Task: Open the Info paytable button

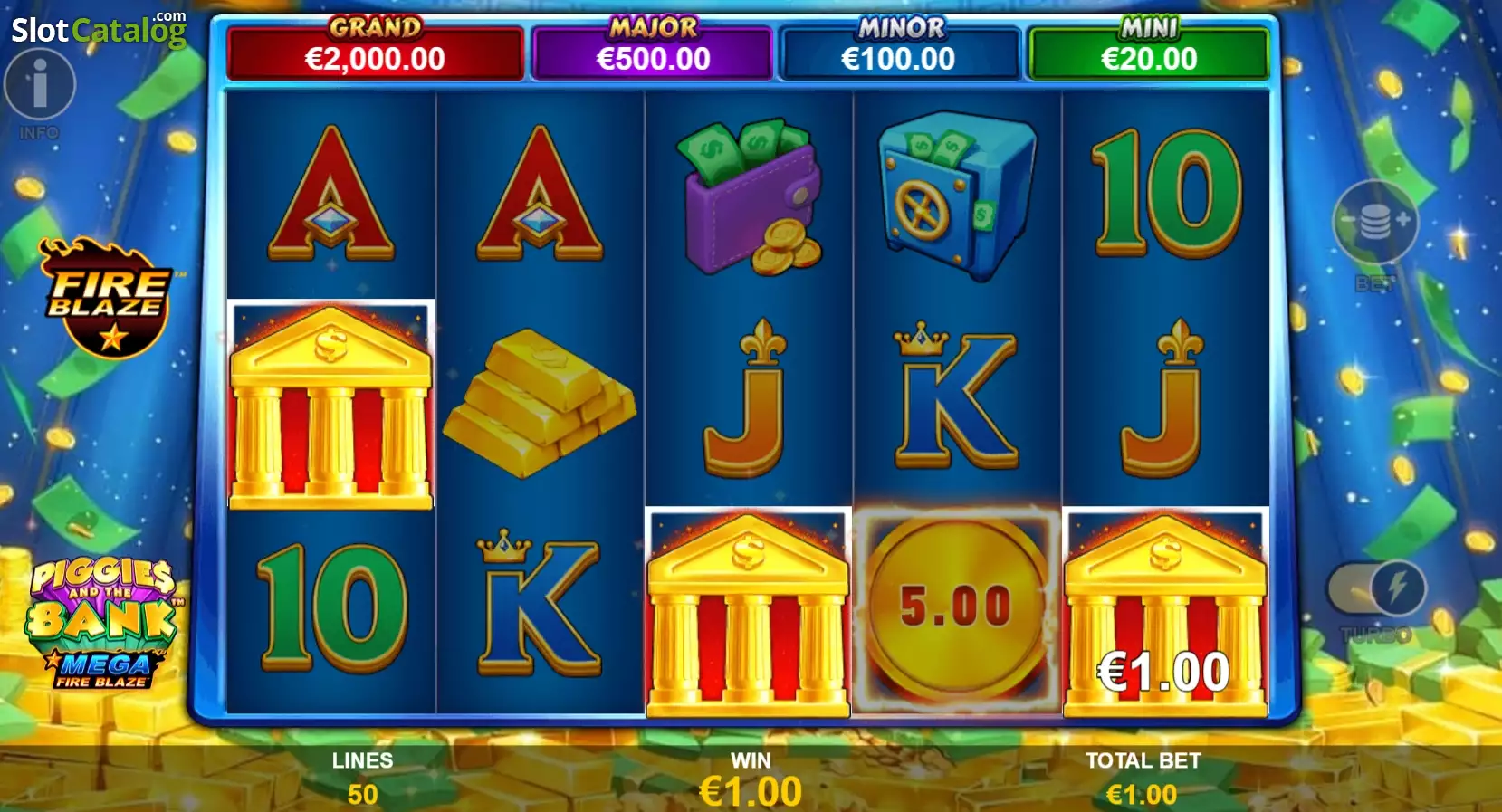Action: pyautogui.click(x=39, y=85)
